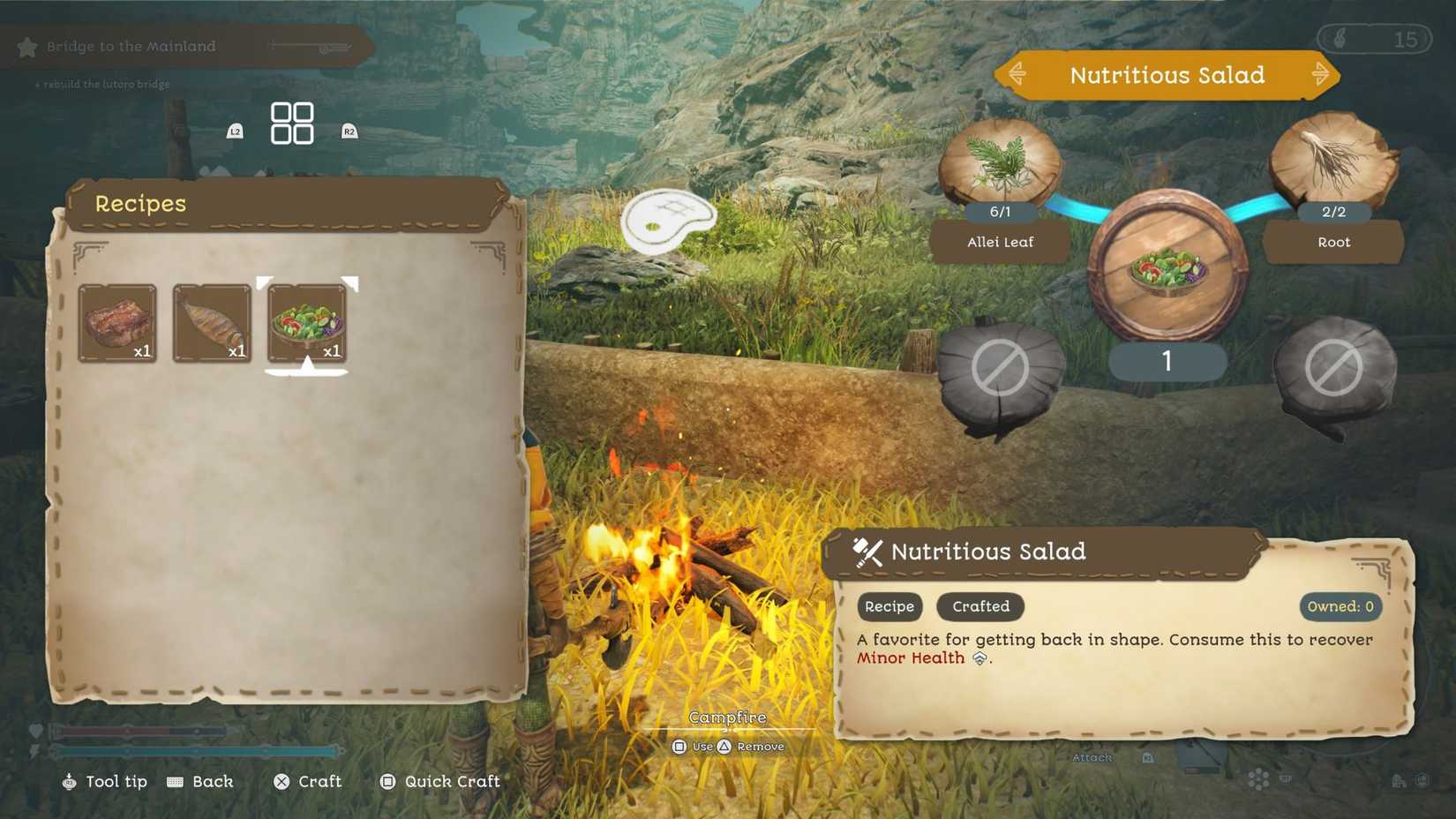Image resolution: width=1456 pixels, height=819 pixels.
Task: Switch category using the R2 tab
Action: pos(349,130)
